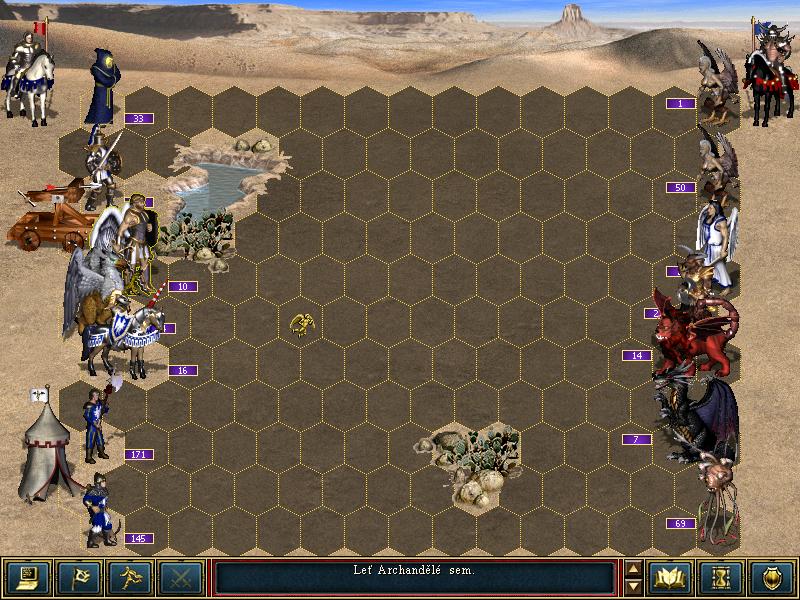Choose the hourglass wait button
Screen dimensions: 800x600
click(x=723, y=577)
